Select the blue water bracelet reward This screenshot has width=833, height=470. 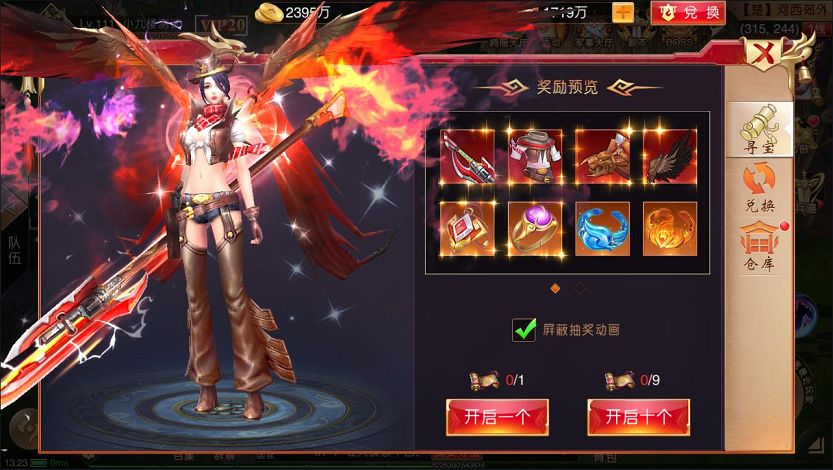tap(602, 229)
